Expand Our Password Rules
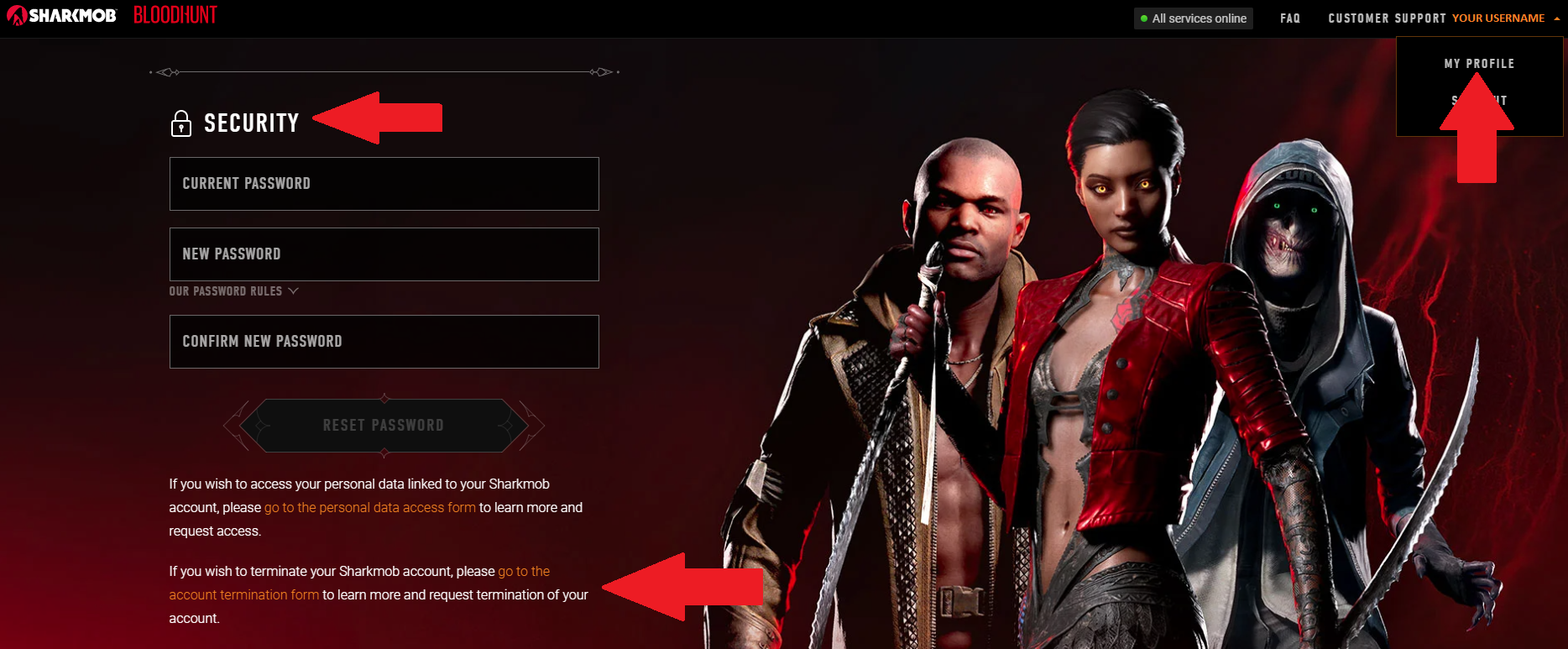1568x649 pixels. click(233, 291)
